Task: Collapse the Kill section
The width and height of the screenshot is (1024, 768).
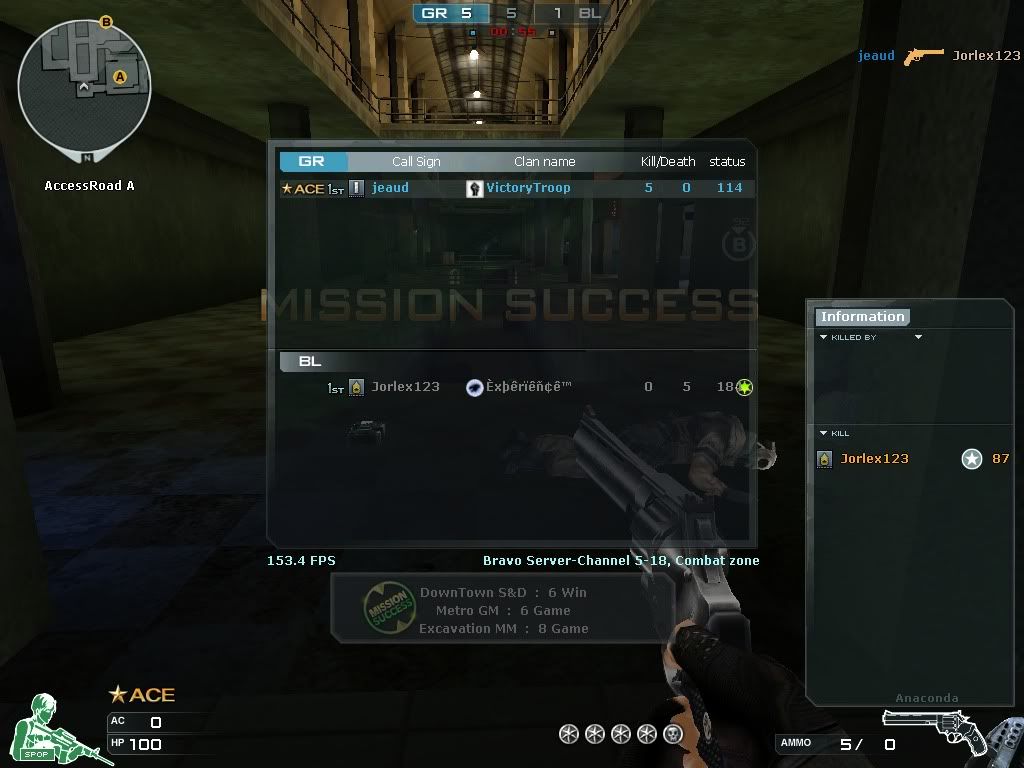Action: (824, 433)
